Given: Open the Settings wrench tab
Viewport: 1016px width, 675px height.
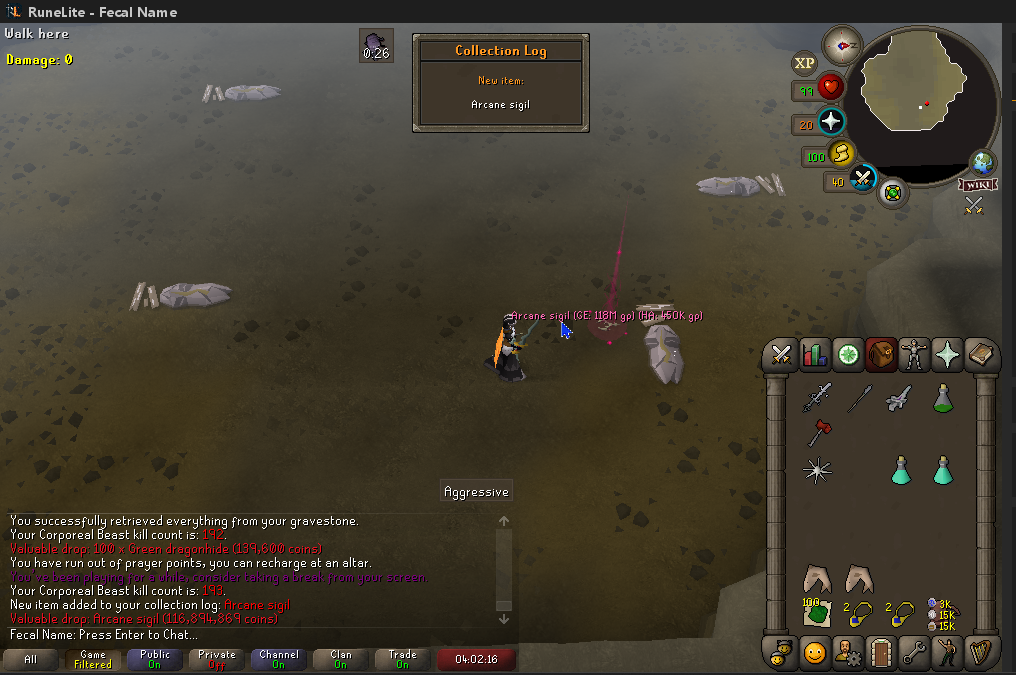Looking at the screenshot, I should click(x=913, y=653).
